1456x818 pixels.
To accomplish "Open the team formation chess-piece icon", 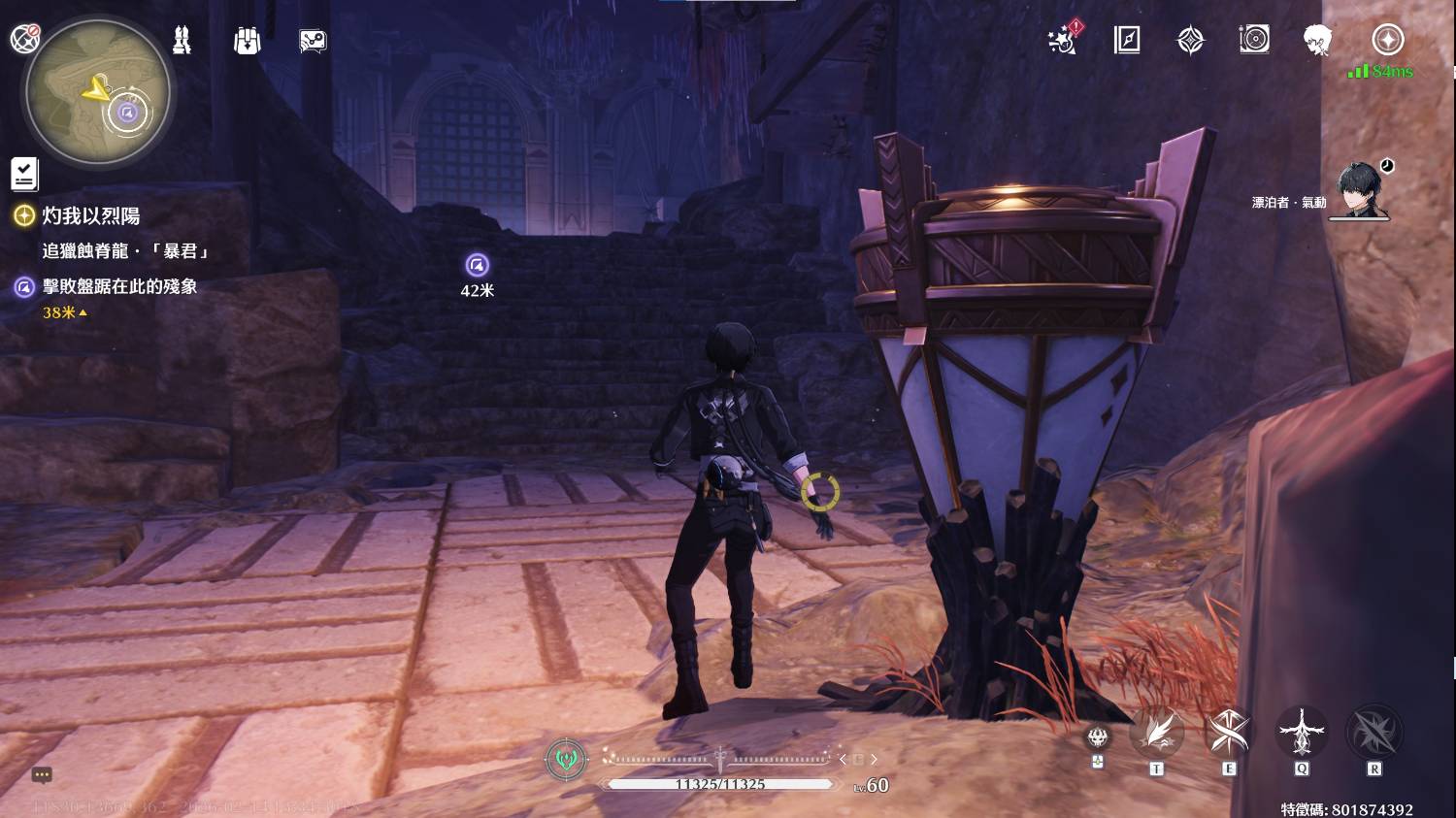I will (x=182, y=40).
